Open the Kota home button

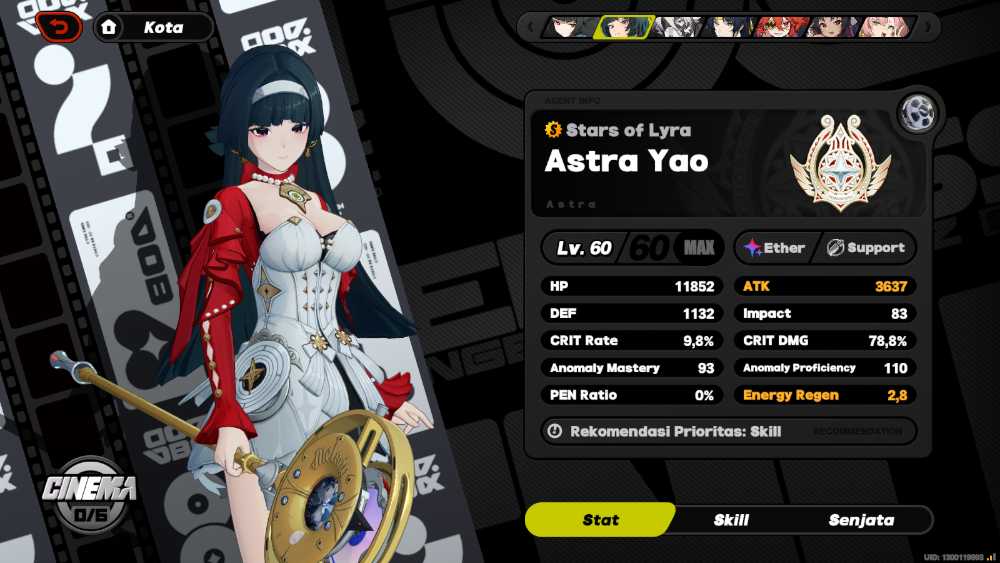click(153, 27)
